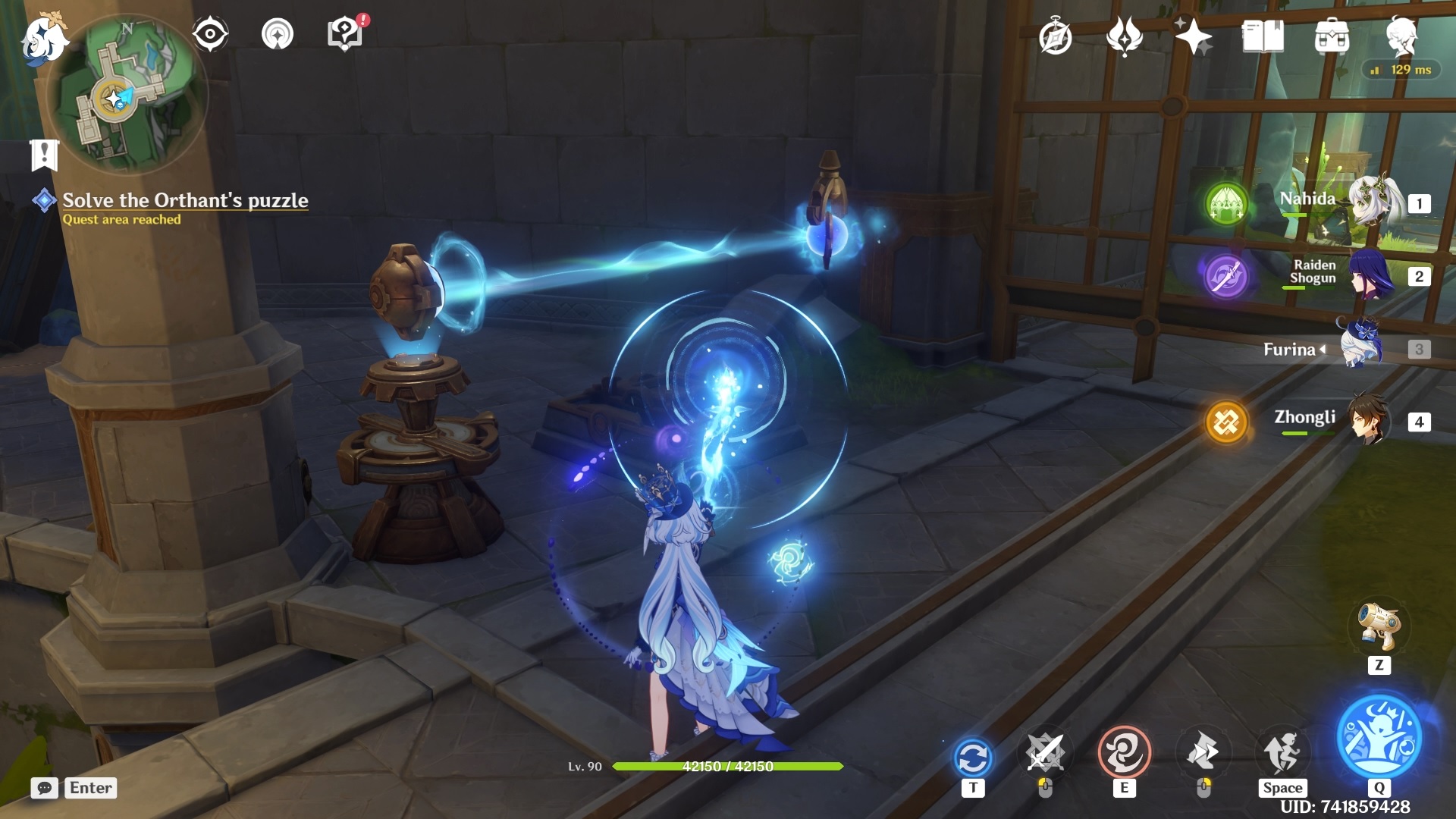Screen dimensions: 1456x819
Task: Toggle the elemental sight eye icon
Action: point(209,34)
